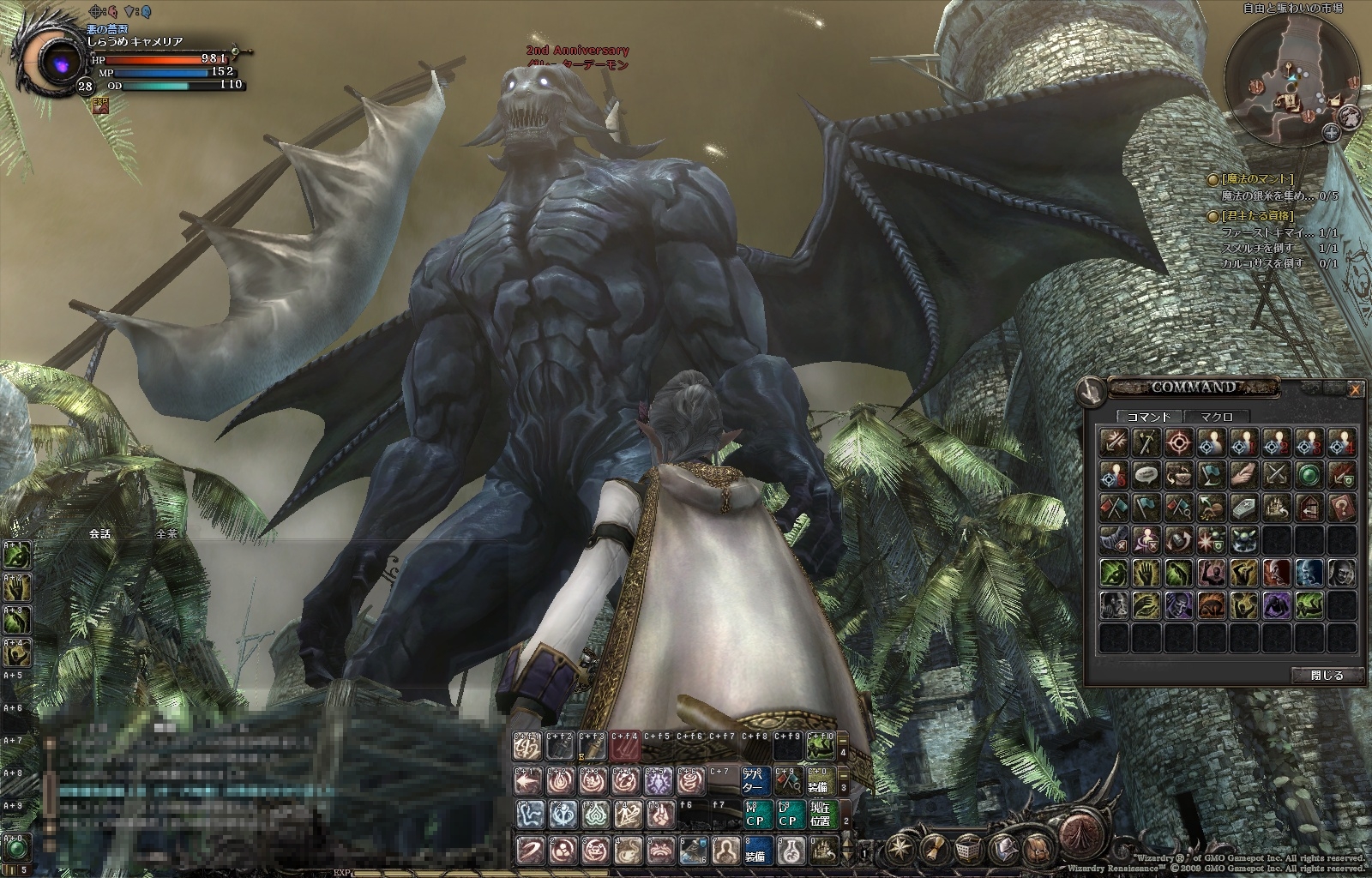Click the coffin command icon

point(1244,507)
